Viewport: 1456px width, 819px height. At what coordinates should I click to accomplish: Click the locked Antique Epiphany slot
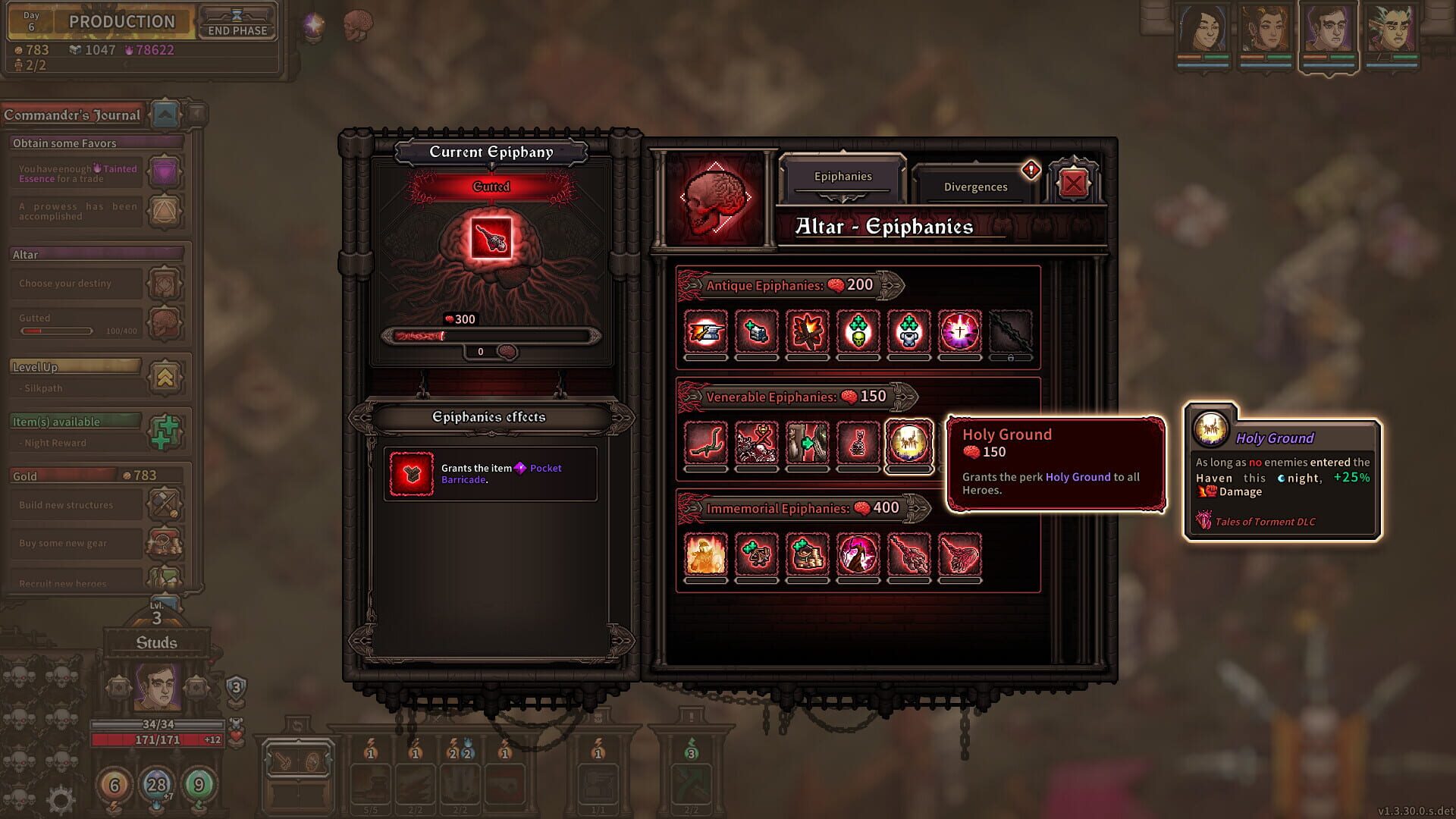pyautogui.click(x=1010, y=331)
